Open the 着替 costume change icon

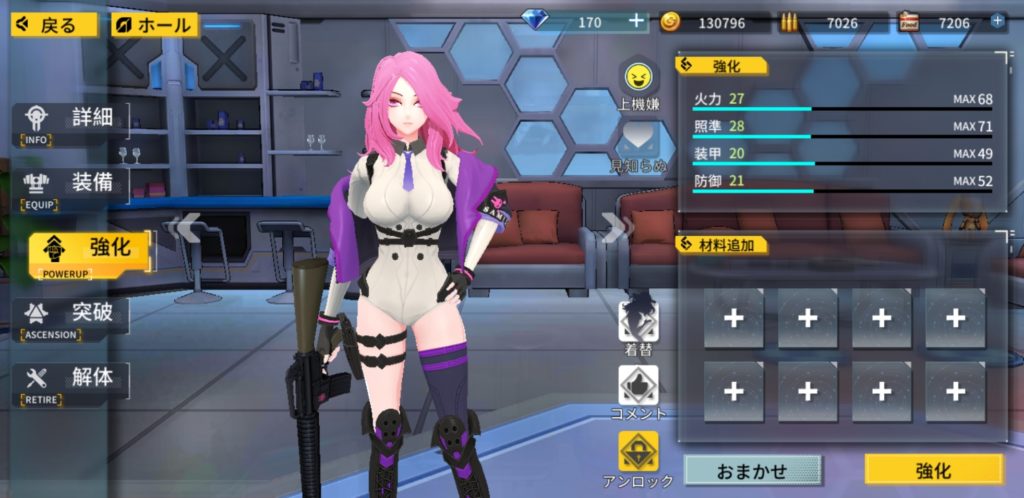638,321
